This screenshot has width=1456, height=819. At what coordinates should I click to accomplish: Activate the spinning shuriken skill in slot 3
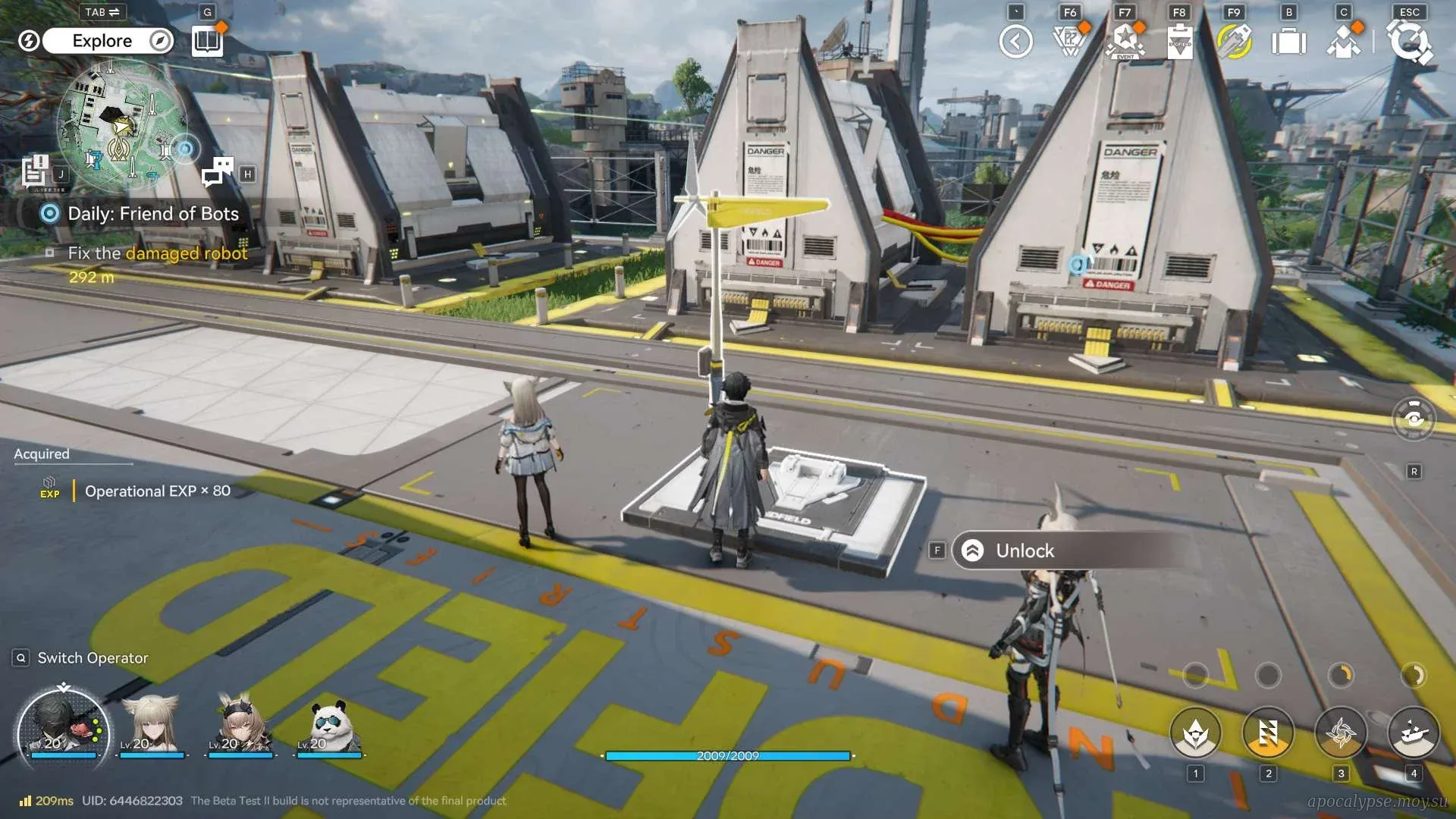click(1341, 733)
